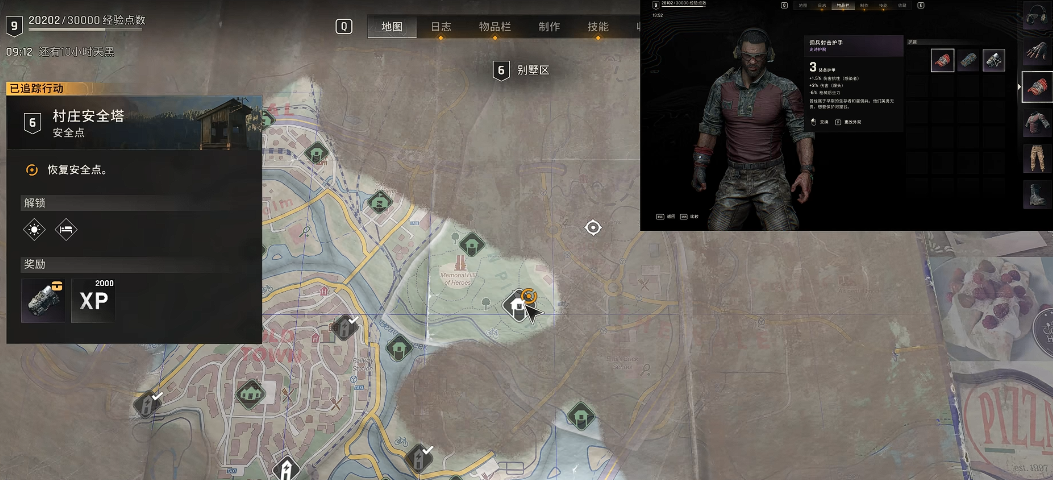
Task: Open the 日志 journal tab
Action: [441, 27]
